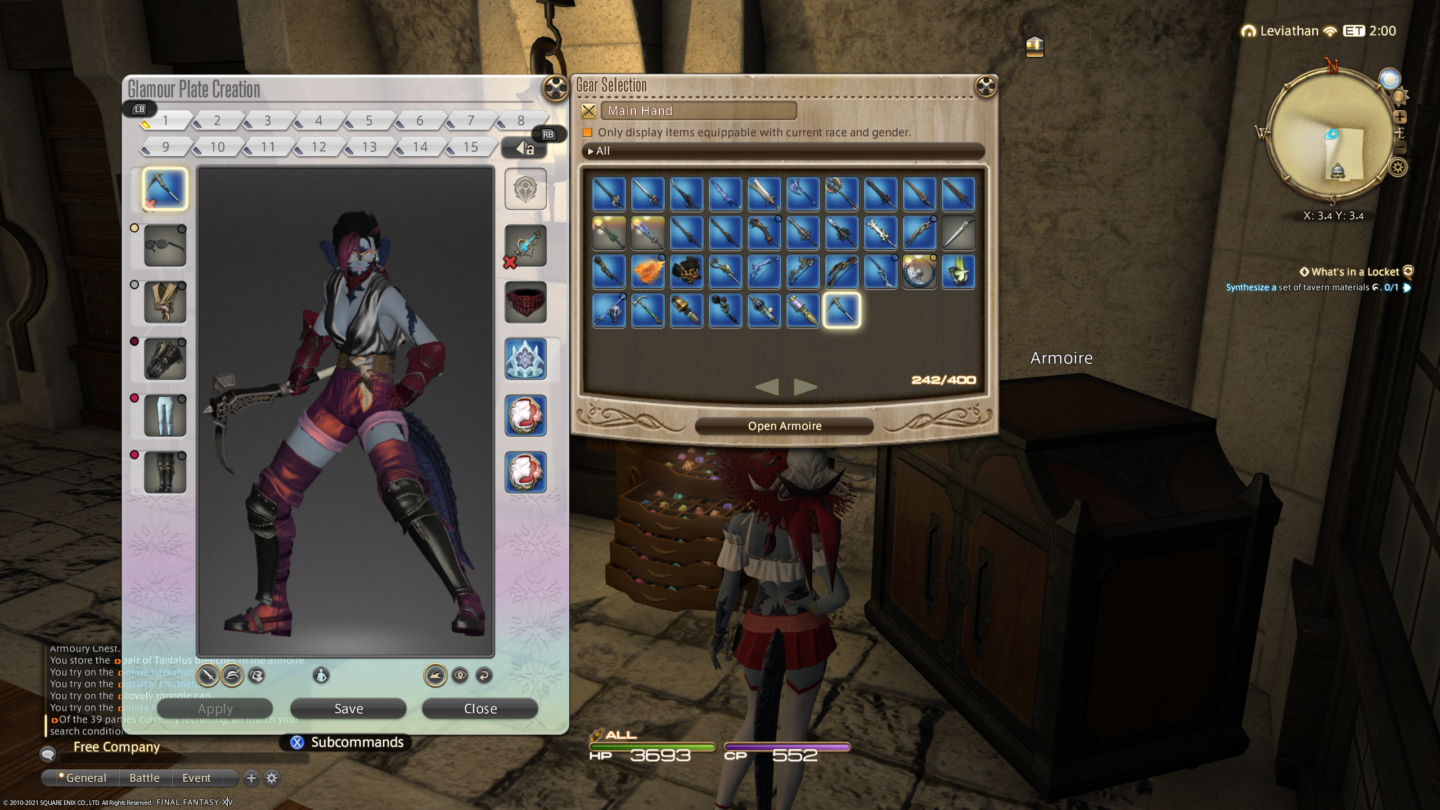
Task: Click the character pose figure icon
Action: coord(321,675)
